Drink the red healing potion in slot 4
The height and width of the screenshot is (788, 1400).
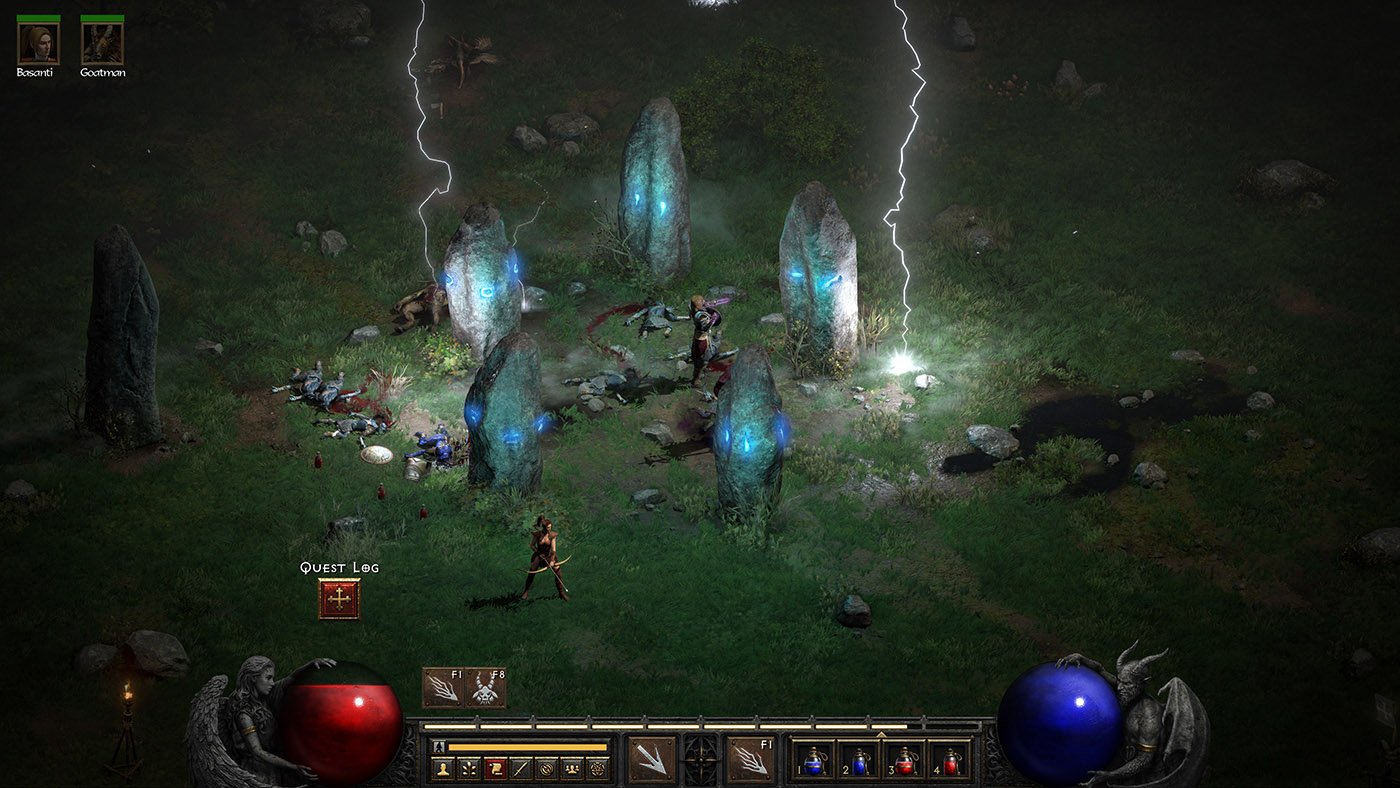[949, 760]
